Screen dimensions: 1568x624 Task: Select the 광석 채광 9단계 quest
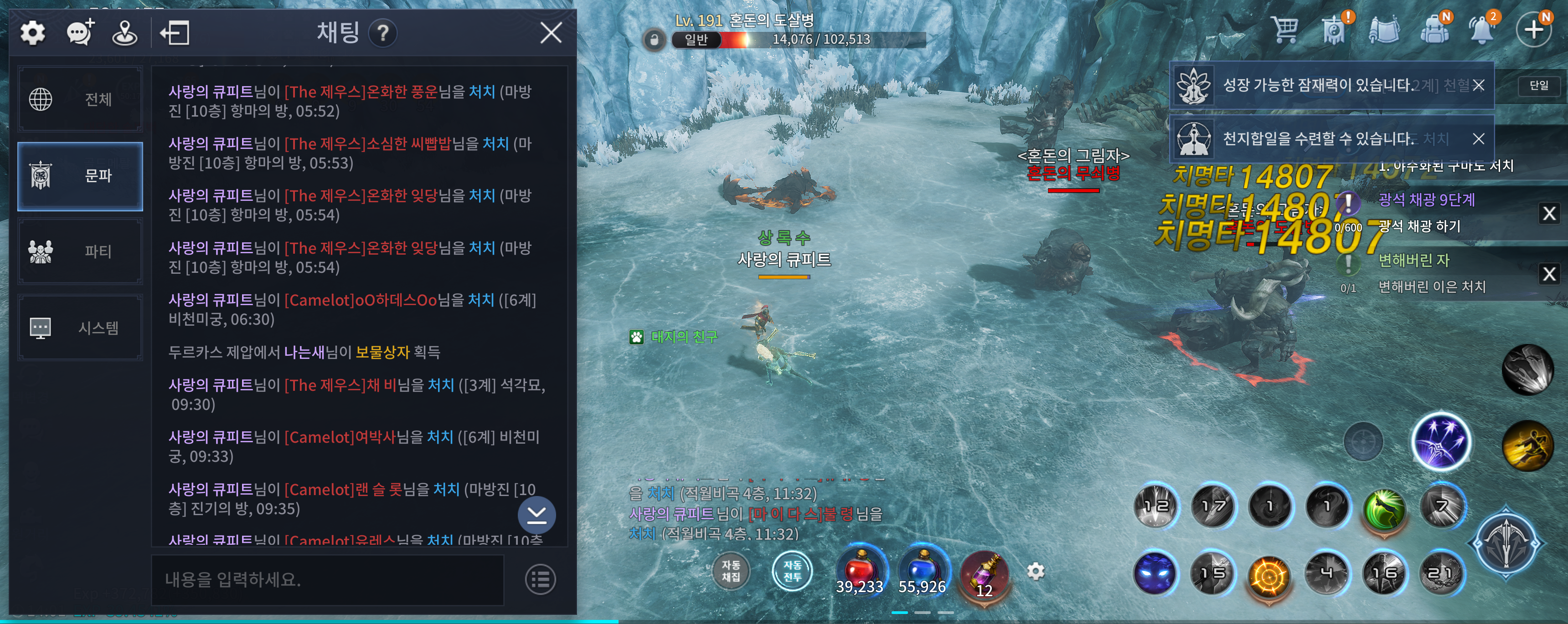tap(1426, 199)
